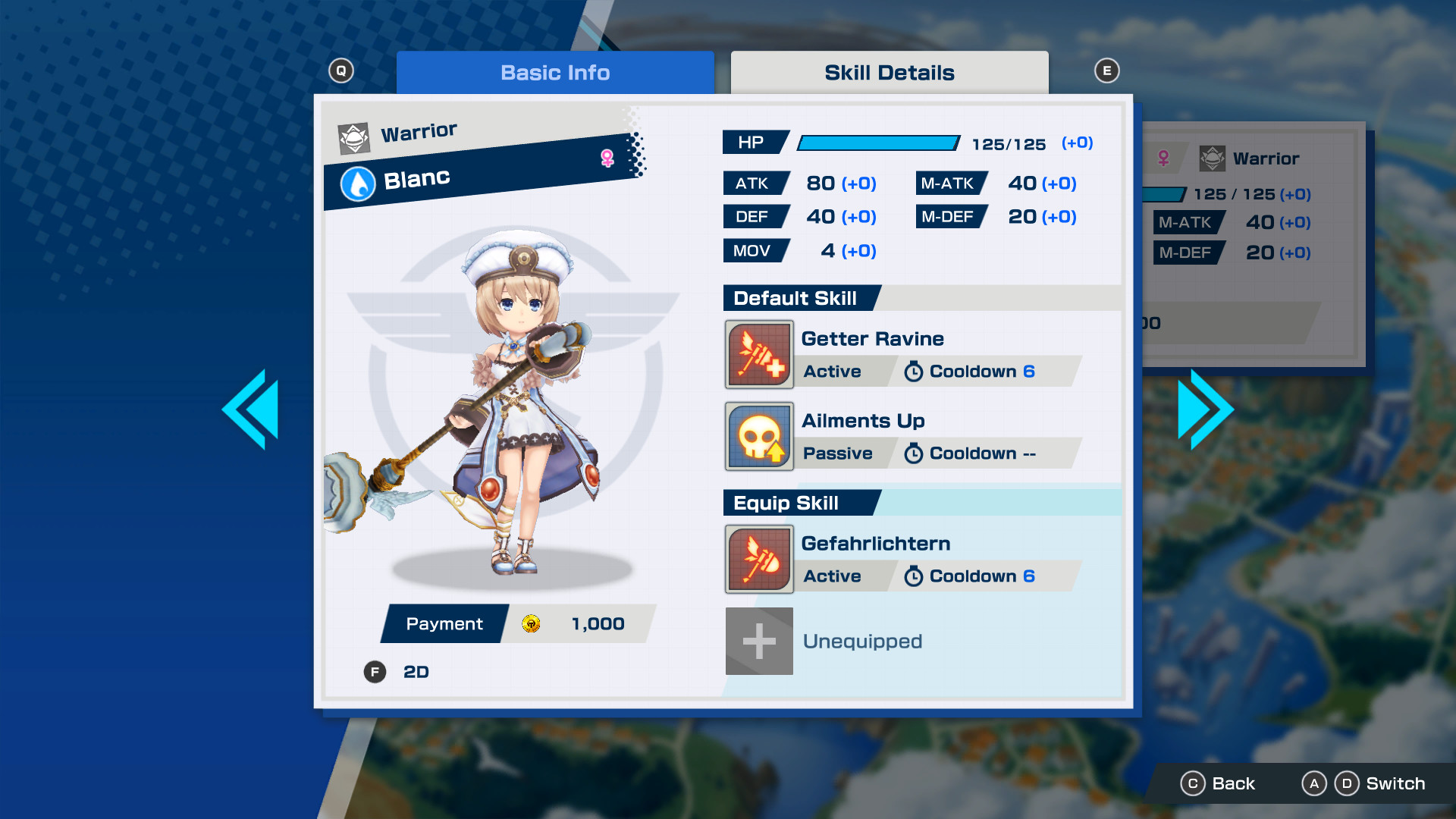
Task: Click the female gender symbol on Blanc's banner
Action: [x=607, y=155]
